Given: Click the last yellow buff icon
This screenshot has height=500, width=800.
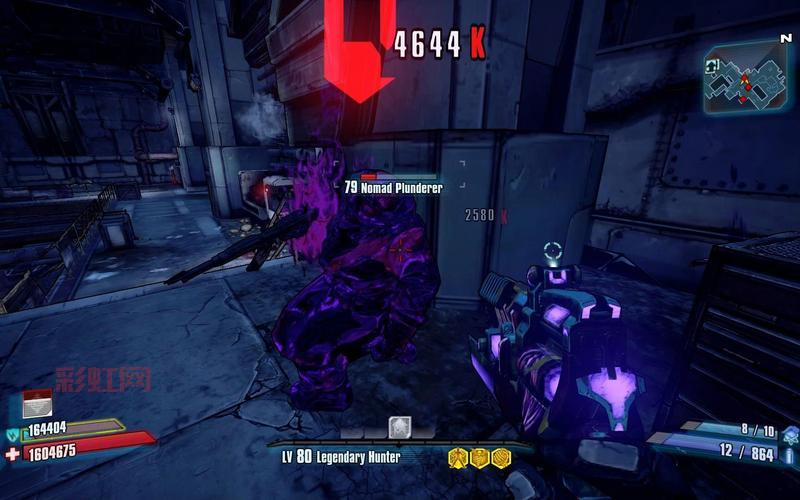Looking at the screenshot, I should (500, 457).
